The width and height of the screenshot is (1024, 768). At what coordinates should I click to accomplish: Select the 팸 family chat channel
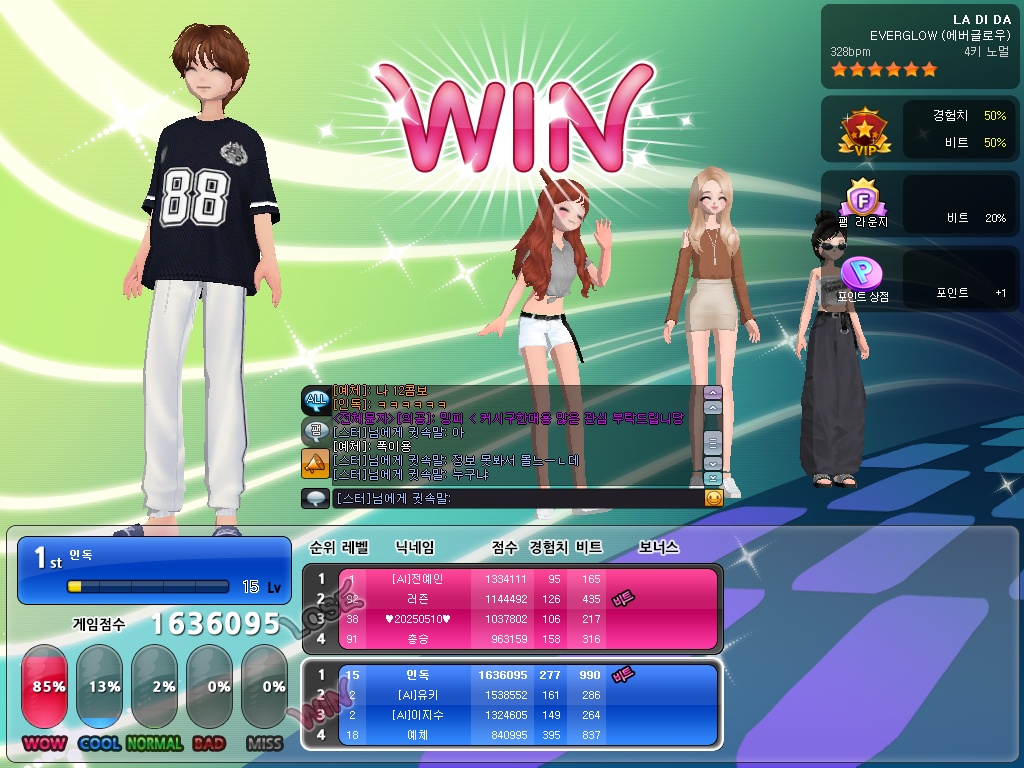pos(316,432)
